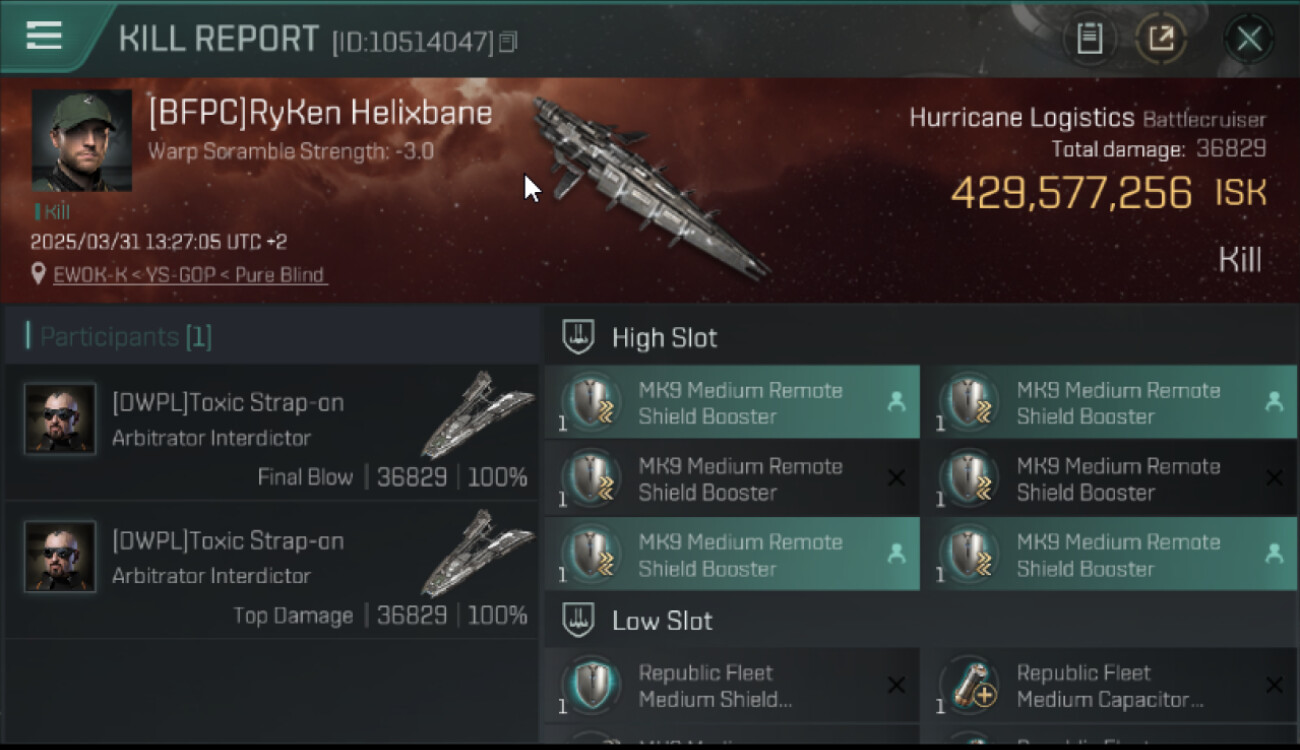Share the kill report externally

[1160, 39]
